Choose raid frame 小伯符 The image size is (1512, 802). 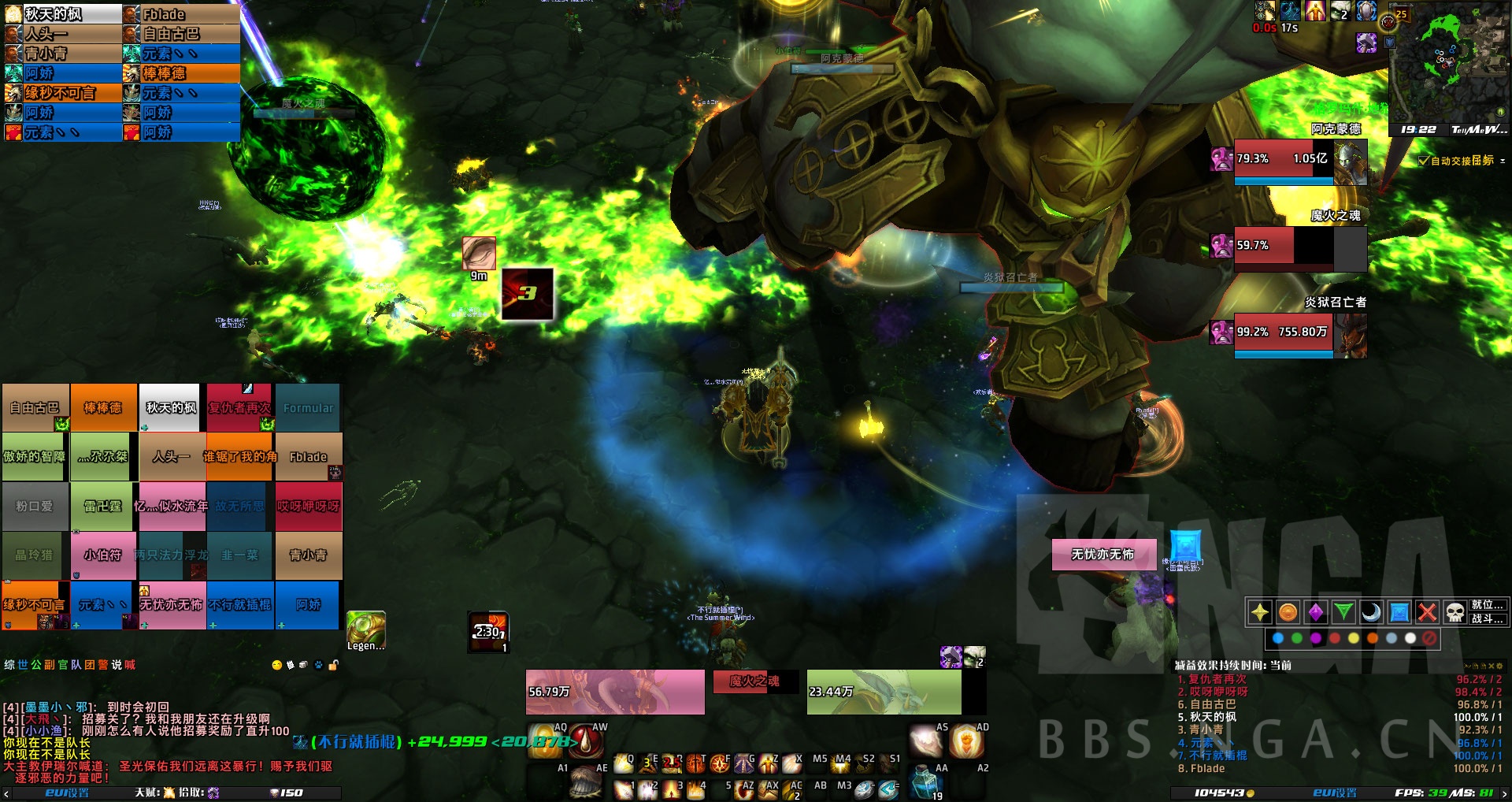tap(103, 555)
